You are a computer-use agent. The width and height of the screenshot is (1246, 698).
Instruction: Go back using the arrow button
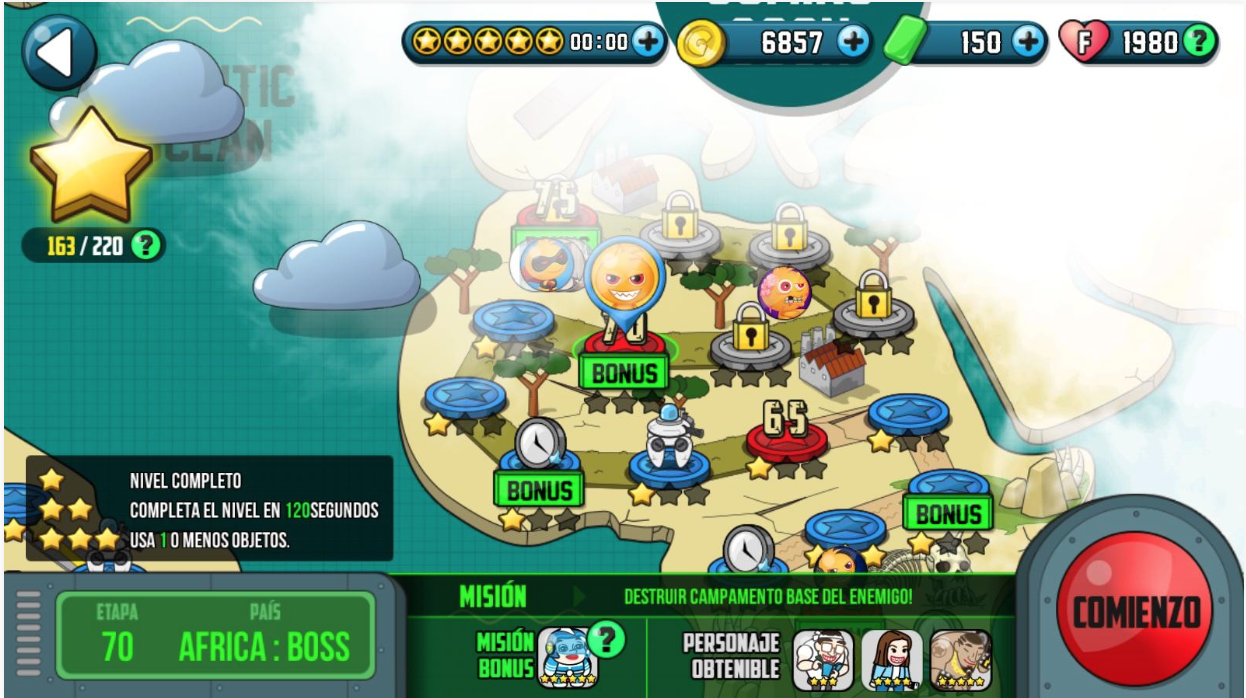(59, 53)
